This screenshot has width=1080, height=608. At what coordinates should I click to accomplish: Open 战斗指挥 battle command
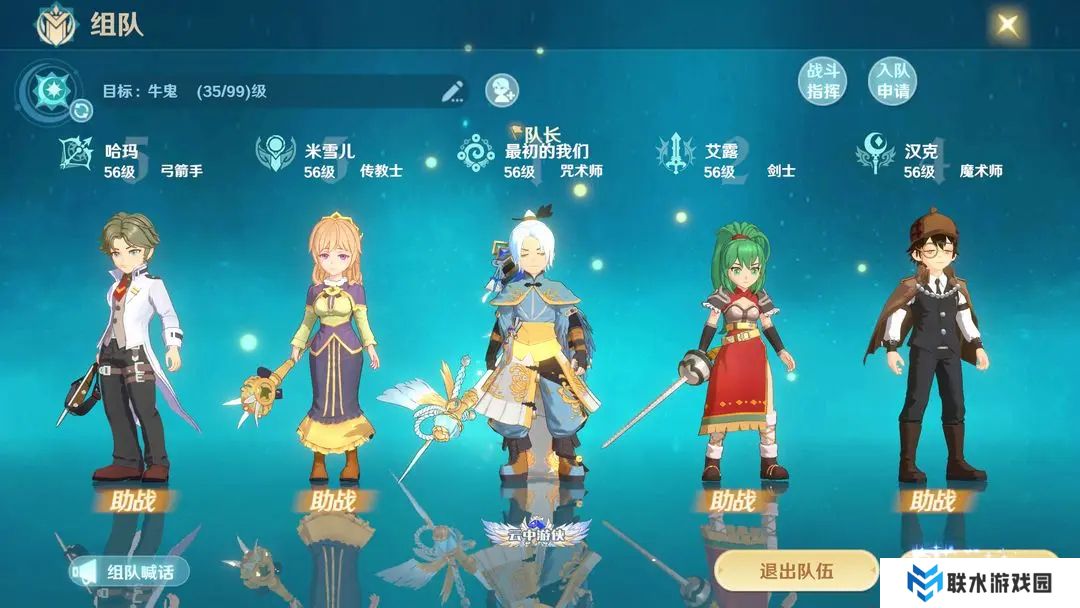[822, 81]
